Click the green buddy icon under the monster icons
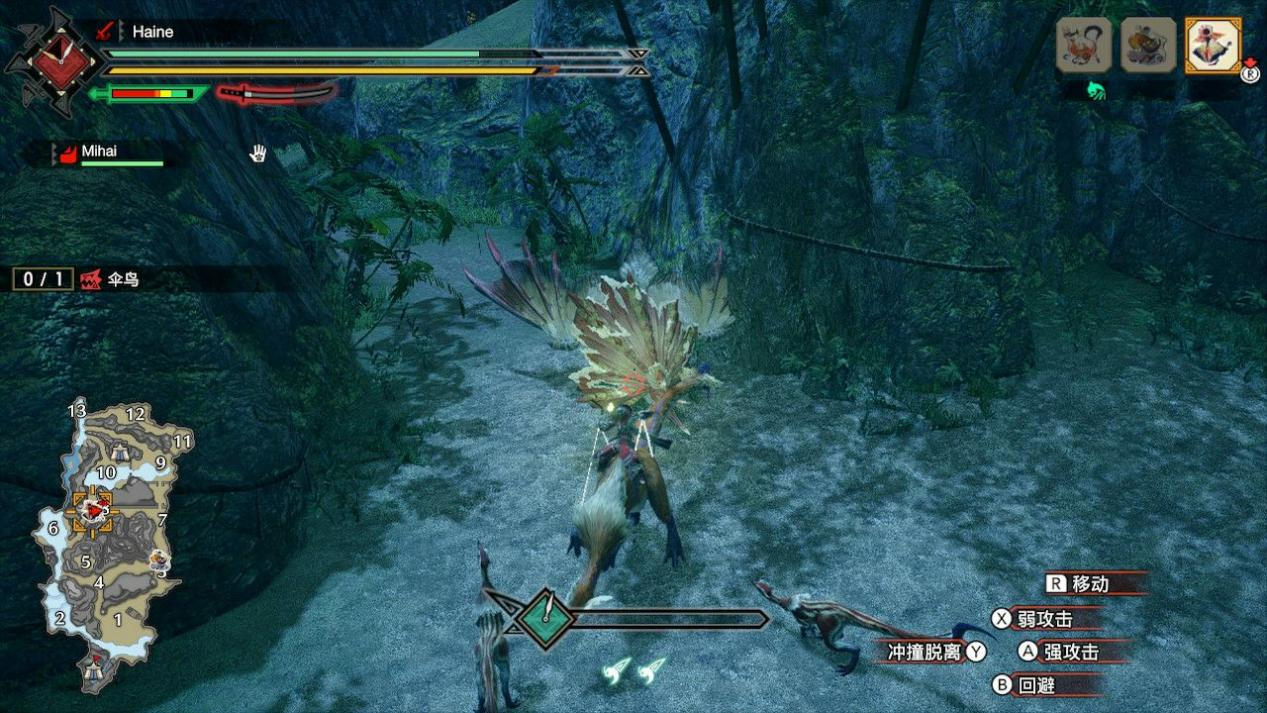The image size is (1267, 713). tap(1095, 91)
